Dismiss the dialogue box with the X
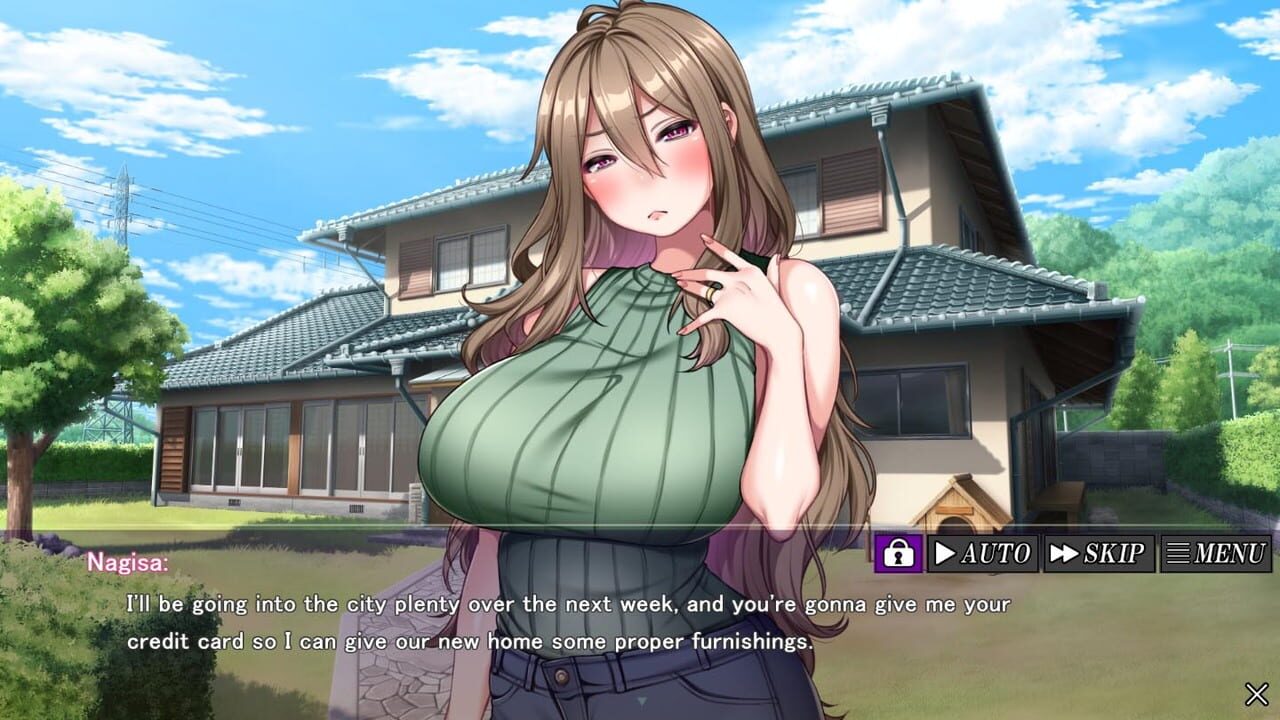This screenshot has width=1280, height=720. (1258, 692)
